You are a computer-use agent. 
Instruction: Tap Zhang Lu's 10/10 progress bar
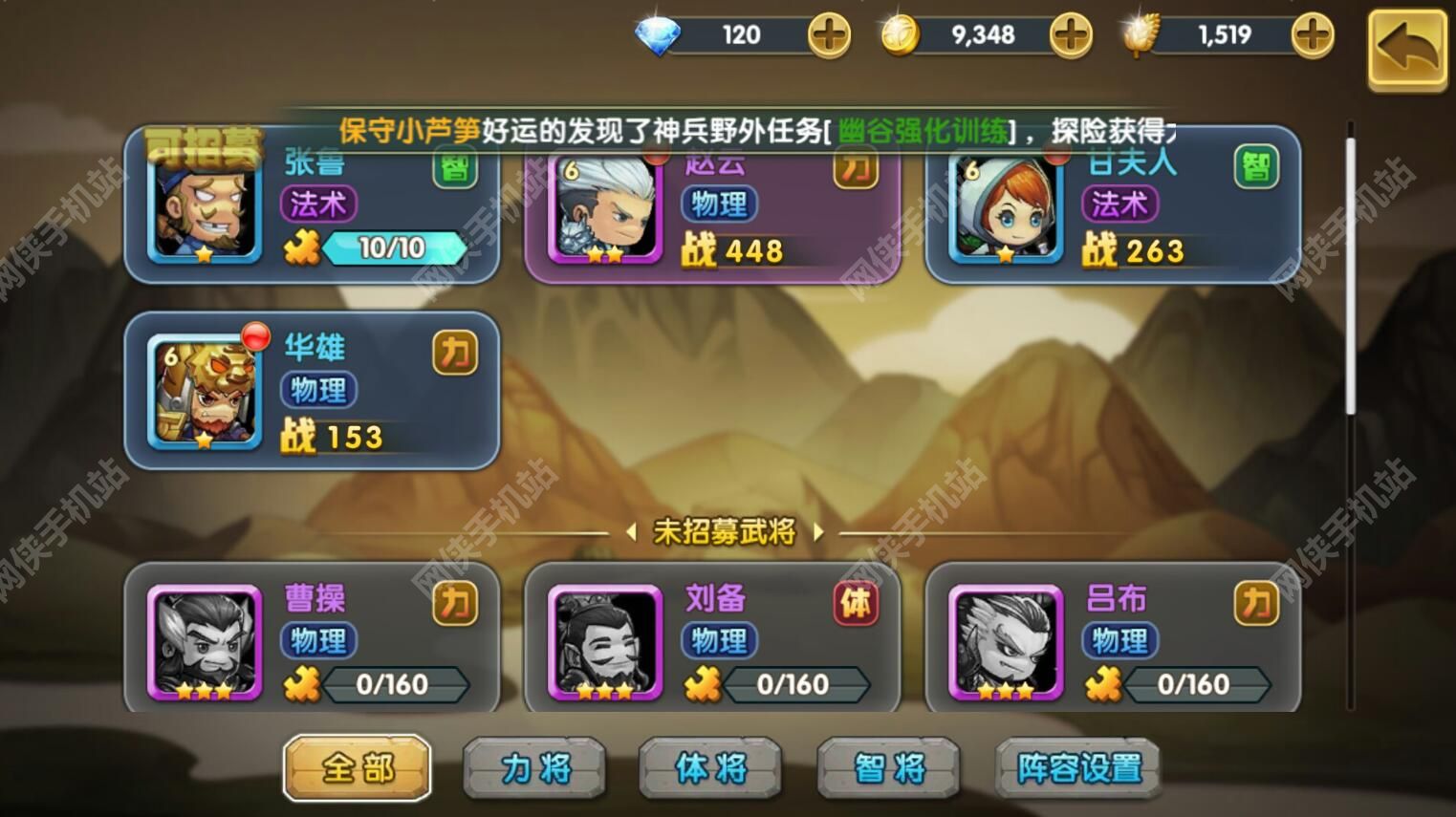pos(392,247)
